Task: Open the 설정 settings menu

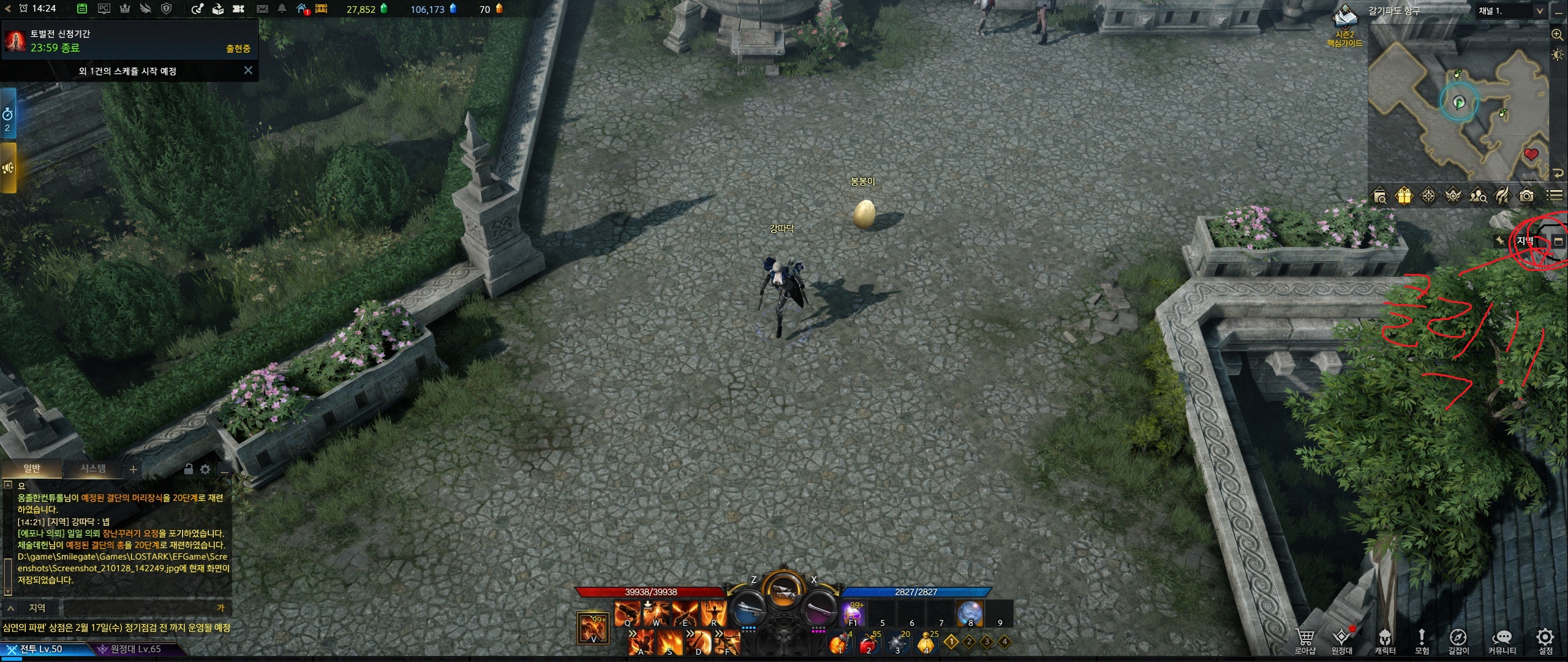Action: 1545,641
